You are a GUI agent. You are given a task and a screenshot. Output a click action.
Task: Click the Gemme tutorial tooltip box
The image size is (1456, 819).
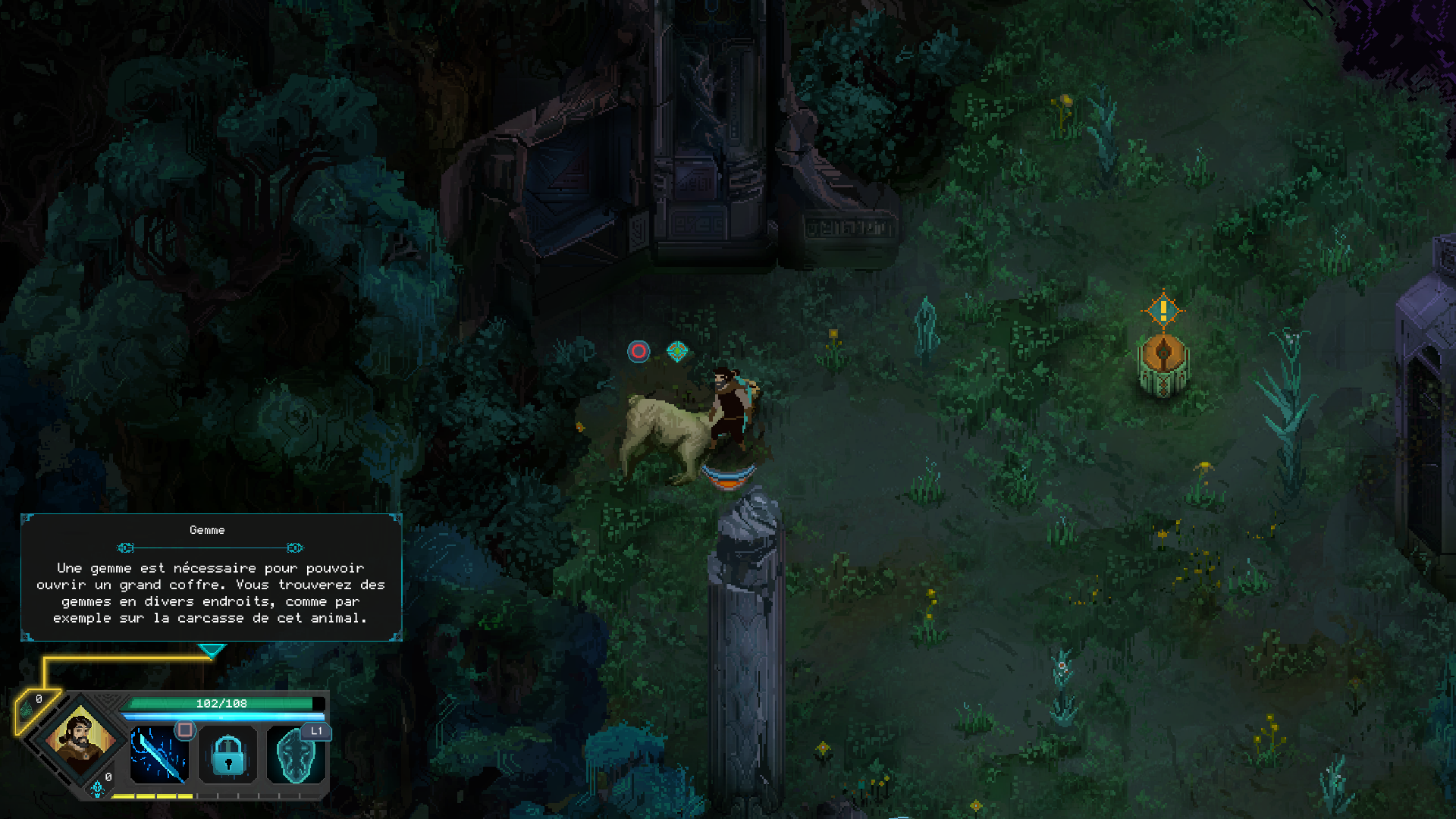(x=211, y=578)
